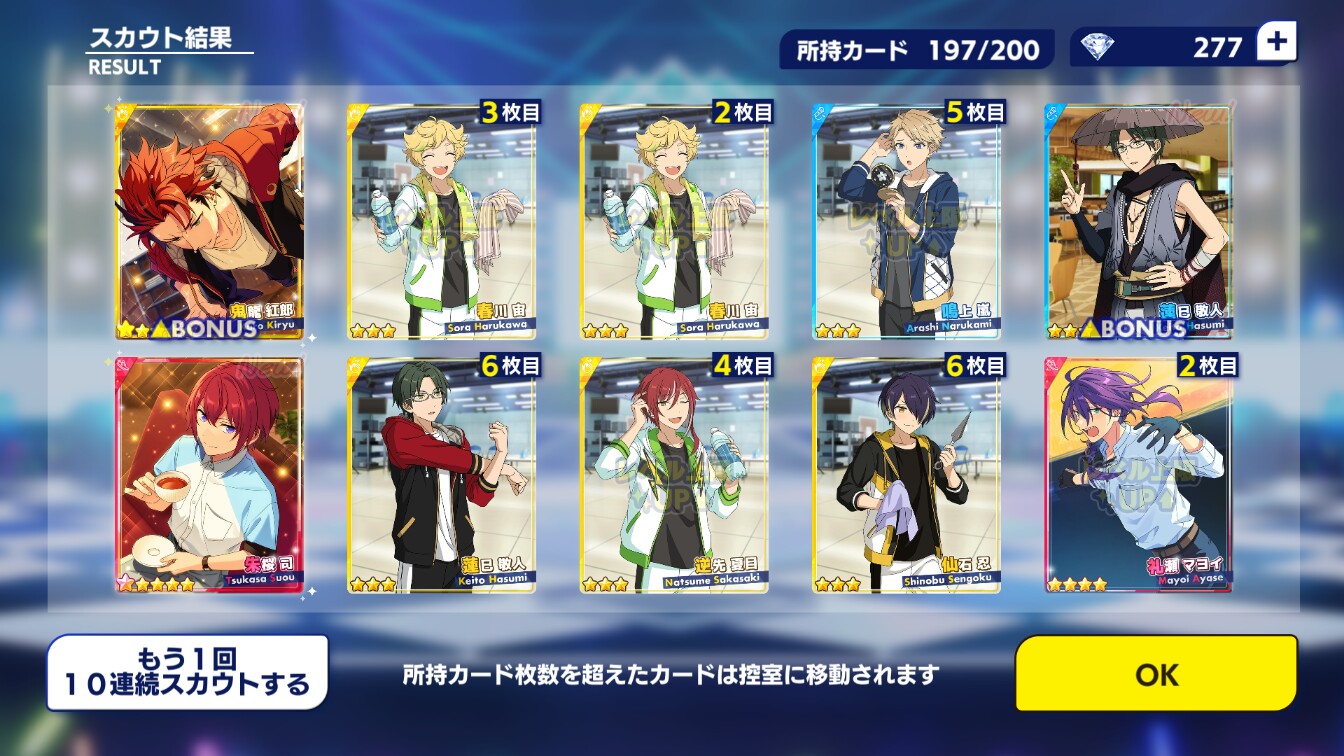This screenshot has width=1344, height=756.
Task: Select Keito Hasumi card marked 6枚目
Action: click(442, 475)
